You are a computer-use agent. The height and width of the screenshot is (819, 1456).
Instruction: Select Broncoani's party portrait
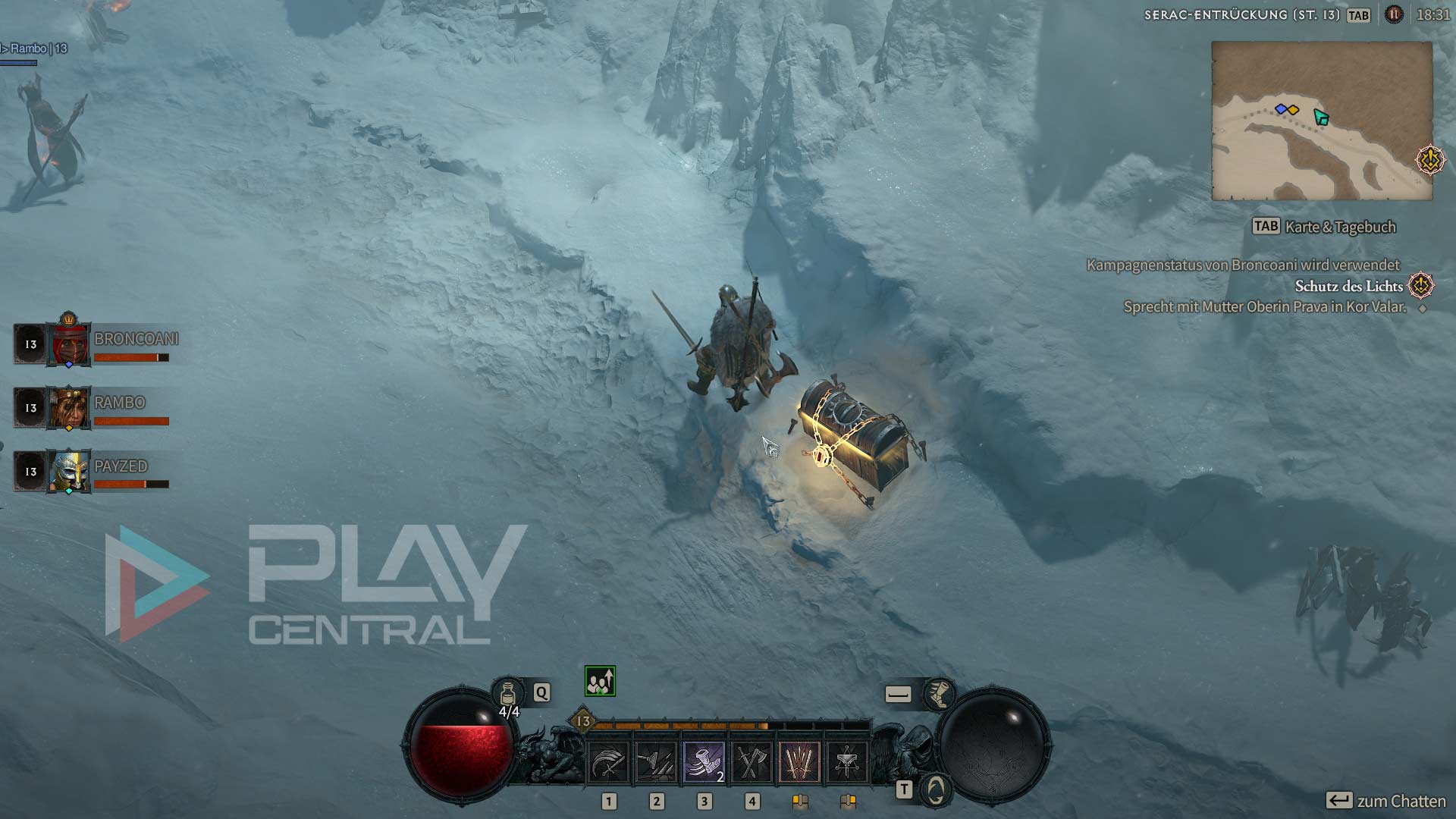(69, 344)
